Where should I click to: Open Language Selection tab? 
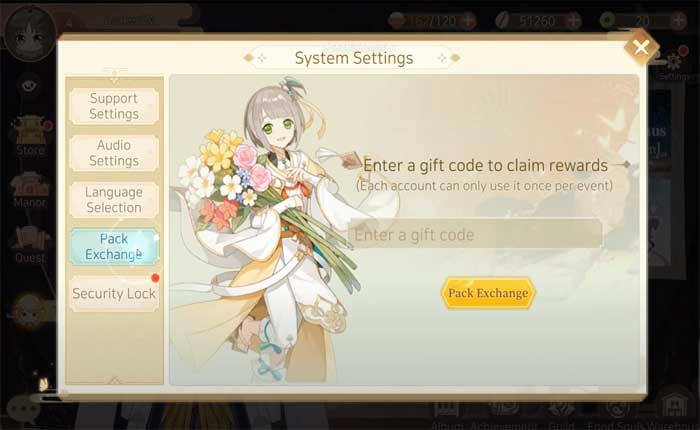click(114, 200)
